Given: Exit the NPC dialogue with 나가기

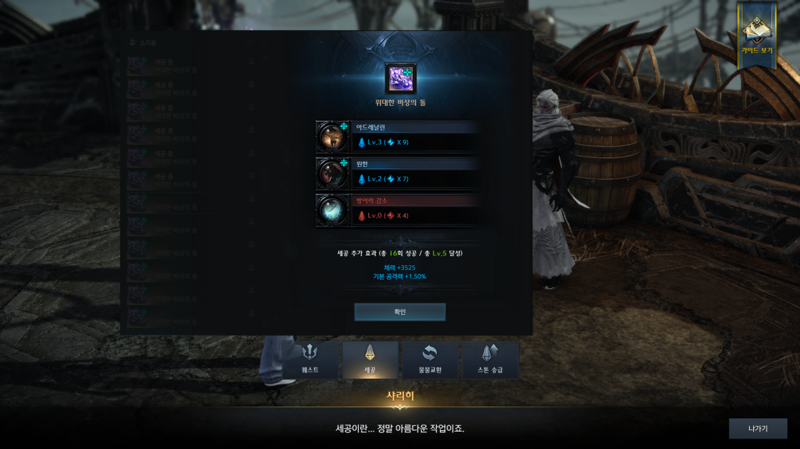Looking at the screenshot, I should click(x=758, y=428).
